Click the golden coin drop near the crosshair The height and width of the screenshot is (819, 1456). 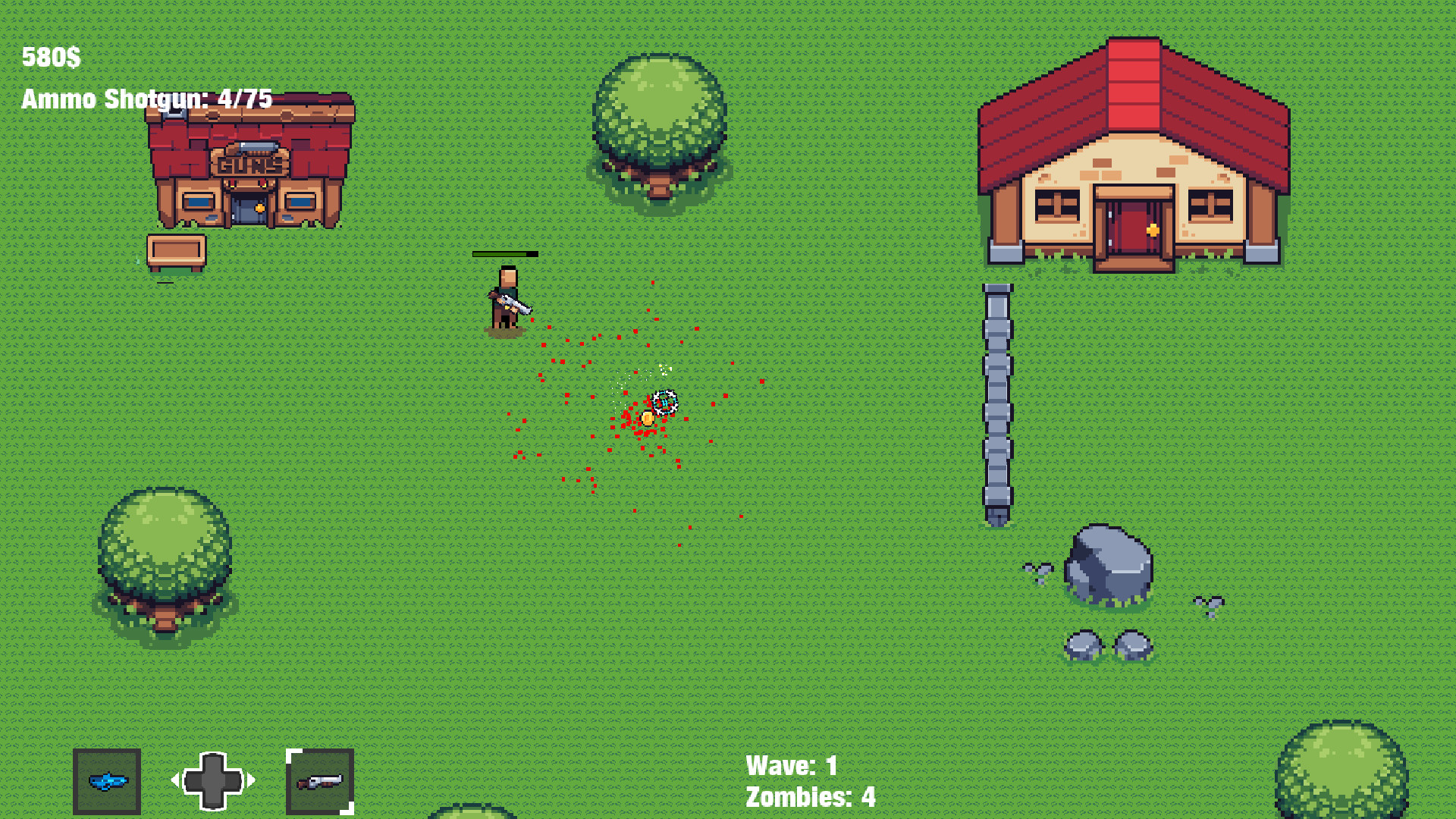[647, 418]
